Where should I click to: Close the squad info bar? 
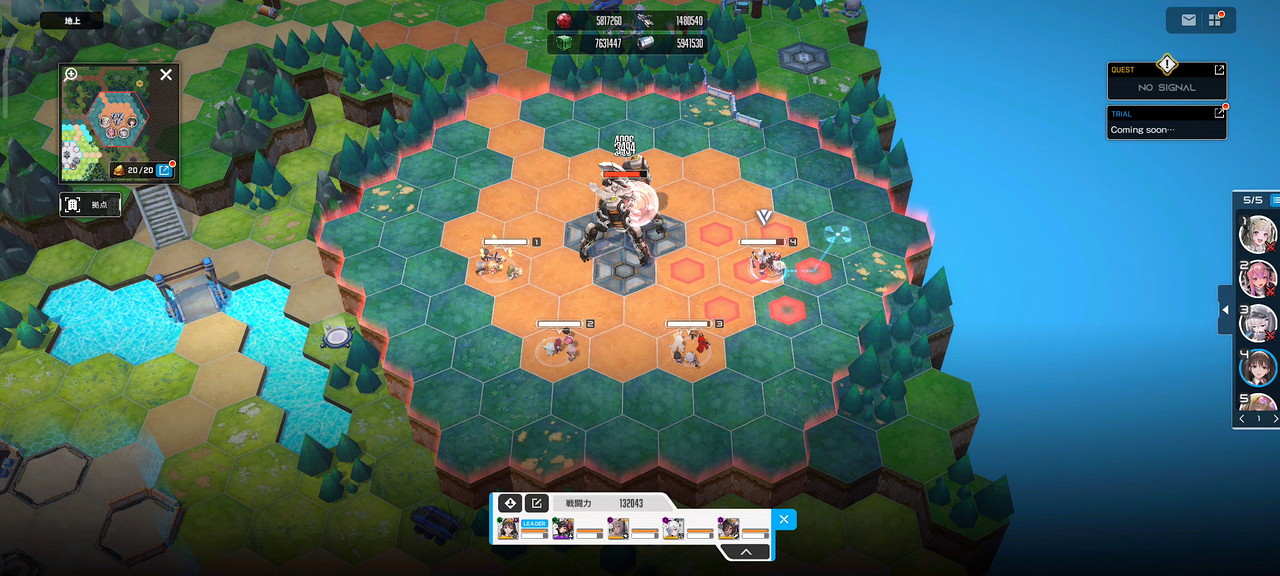pos(784,519)
